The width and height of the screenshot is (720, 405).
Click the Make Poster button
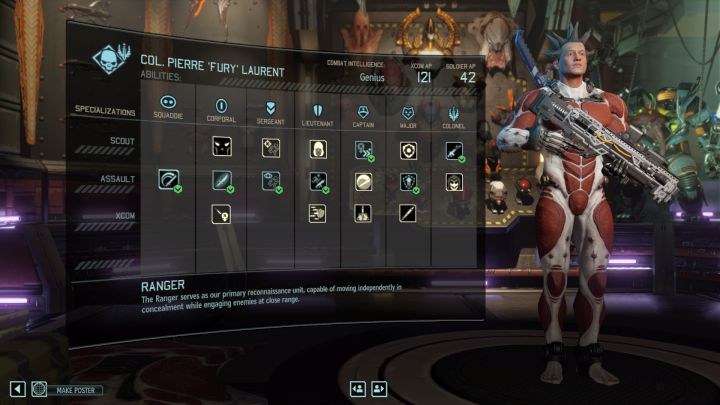[68, 389]
